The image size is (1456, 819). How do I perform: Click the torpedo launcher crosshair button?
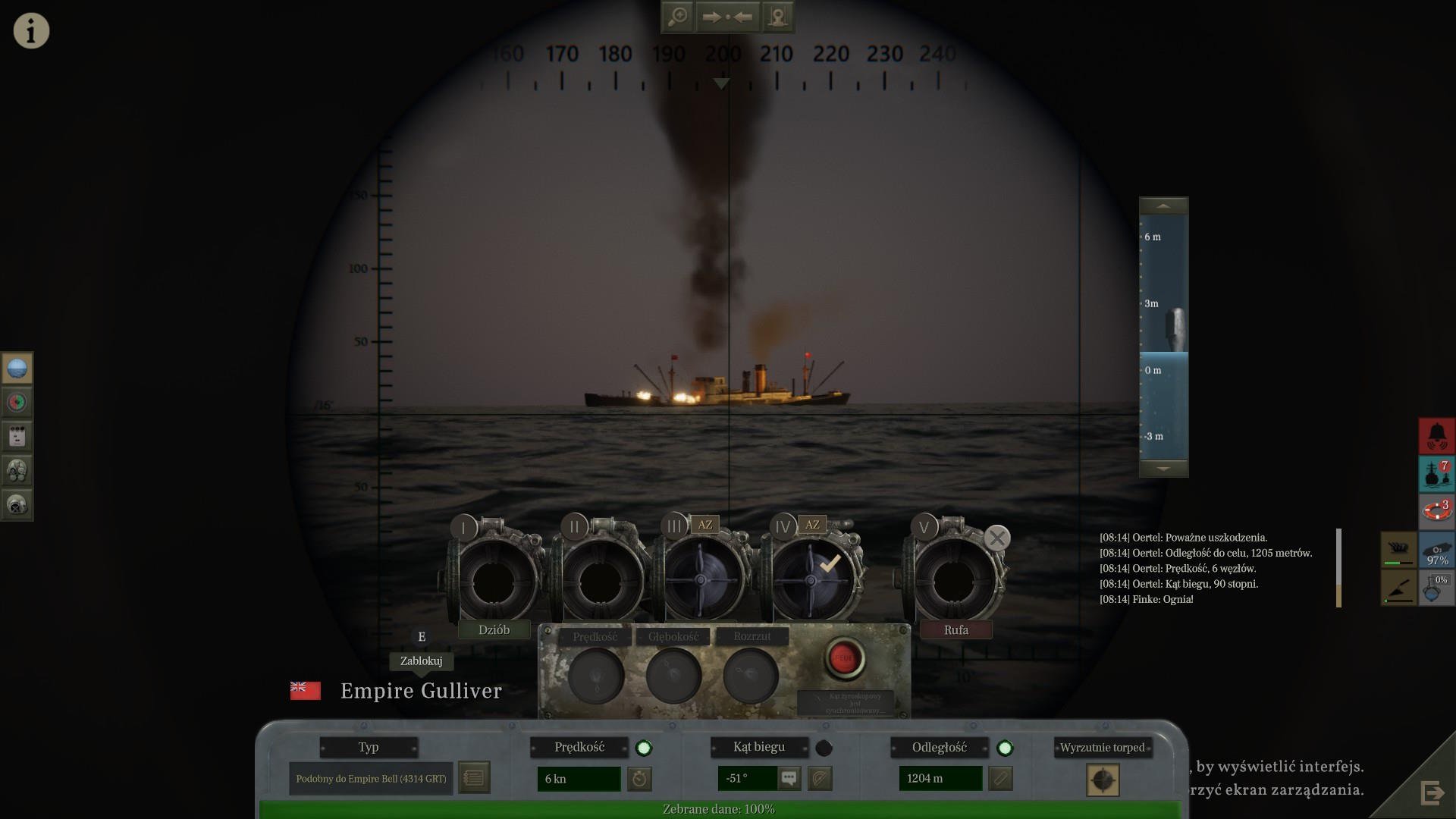click(x=1103, y=780)
